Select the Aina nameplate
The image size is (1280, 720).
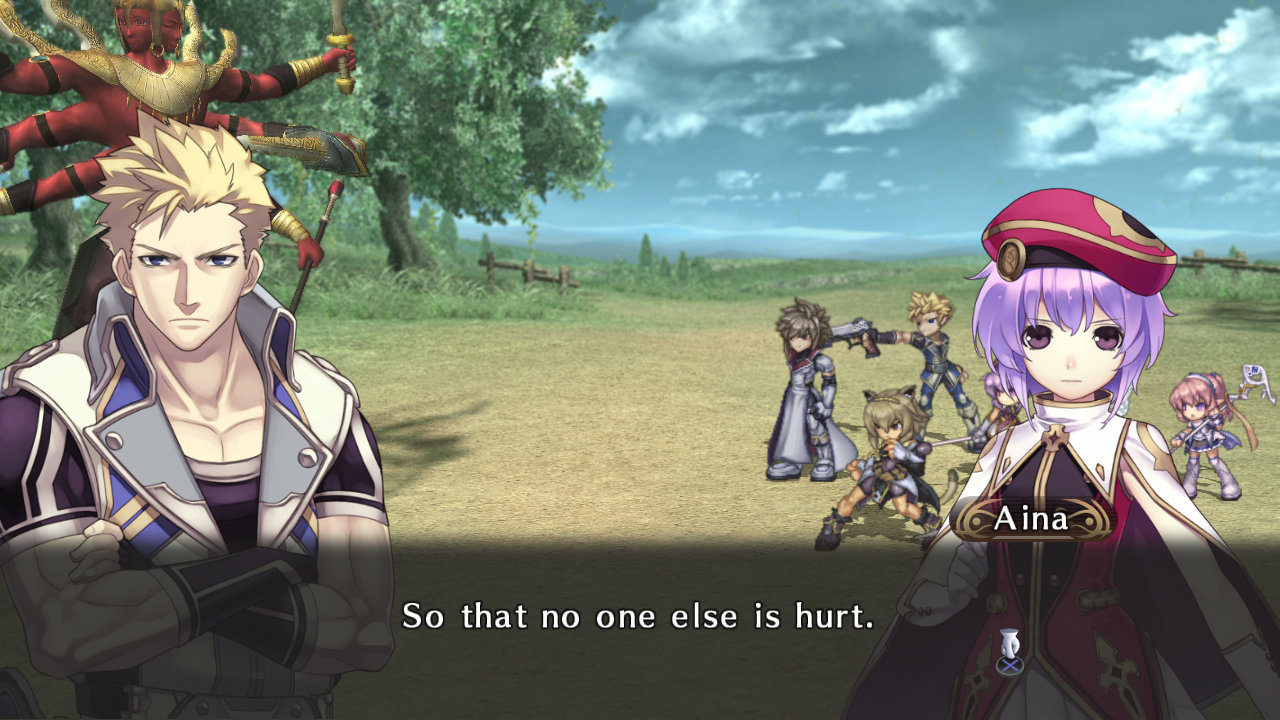1031,516
